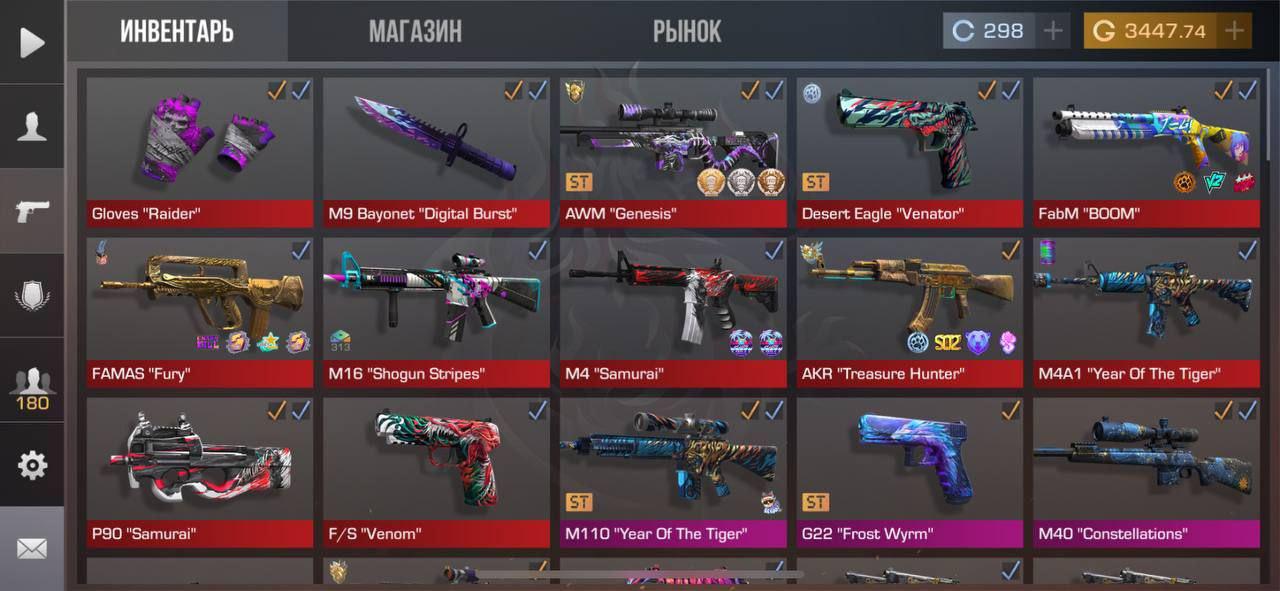This screenshot has height=591, width=1280.
Task: Open the mail envelope icon
Action: [32, 548]
